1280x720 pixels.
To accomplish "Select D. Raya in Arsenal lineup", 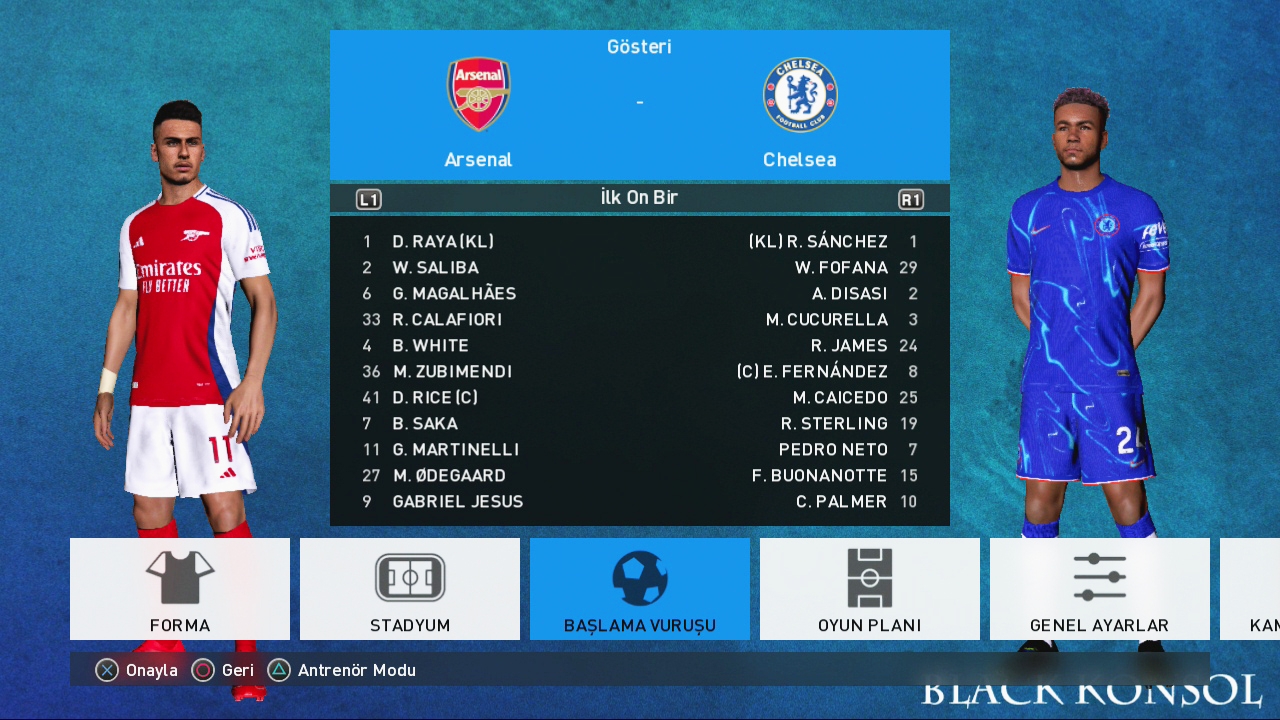I will click(x=443, y=242).
